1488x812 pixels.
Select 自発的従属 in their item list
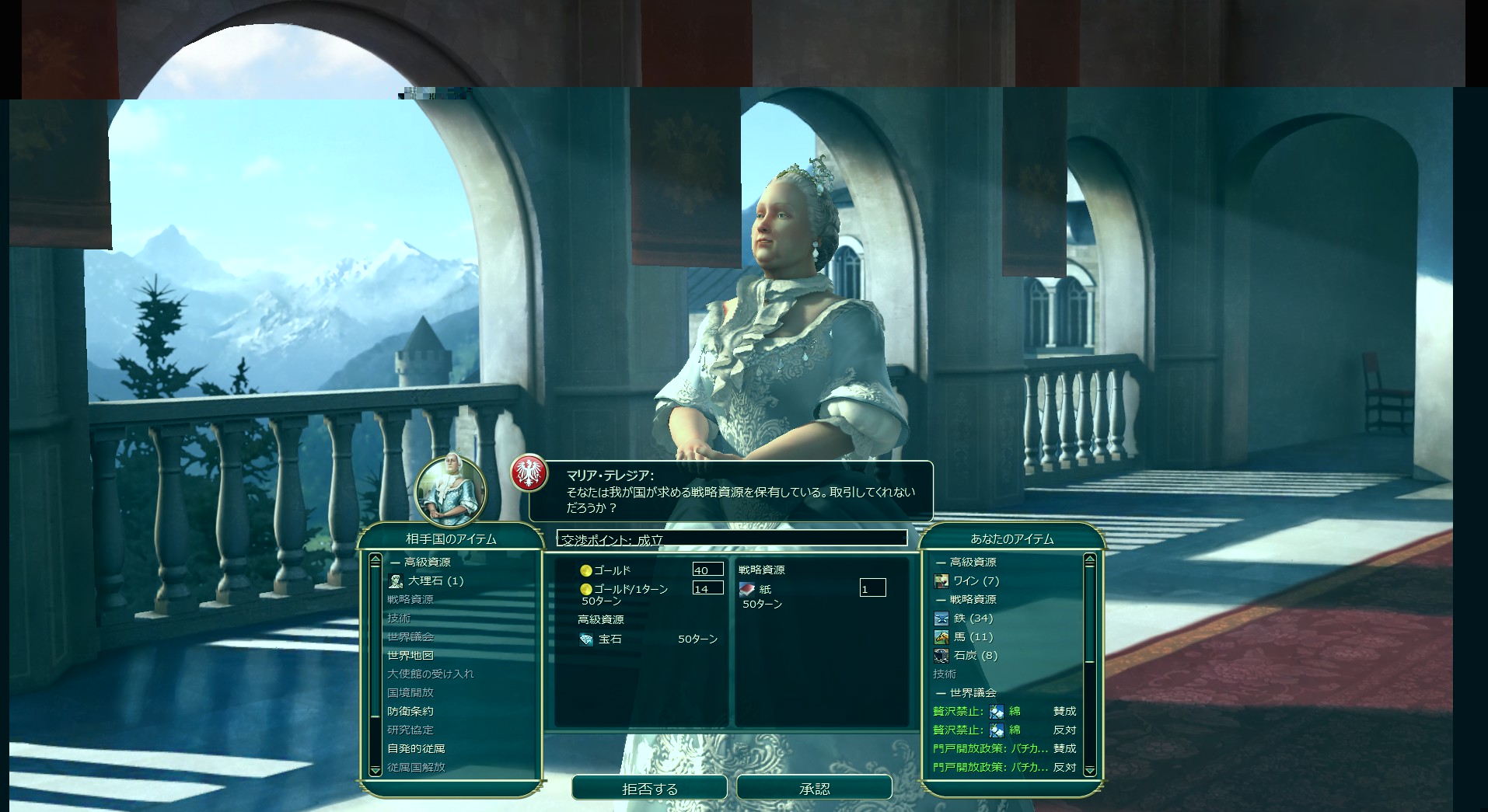tap(416, 748)
